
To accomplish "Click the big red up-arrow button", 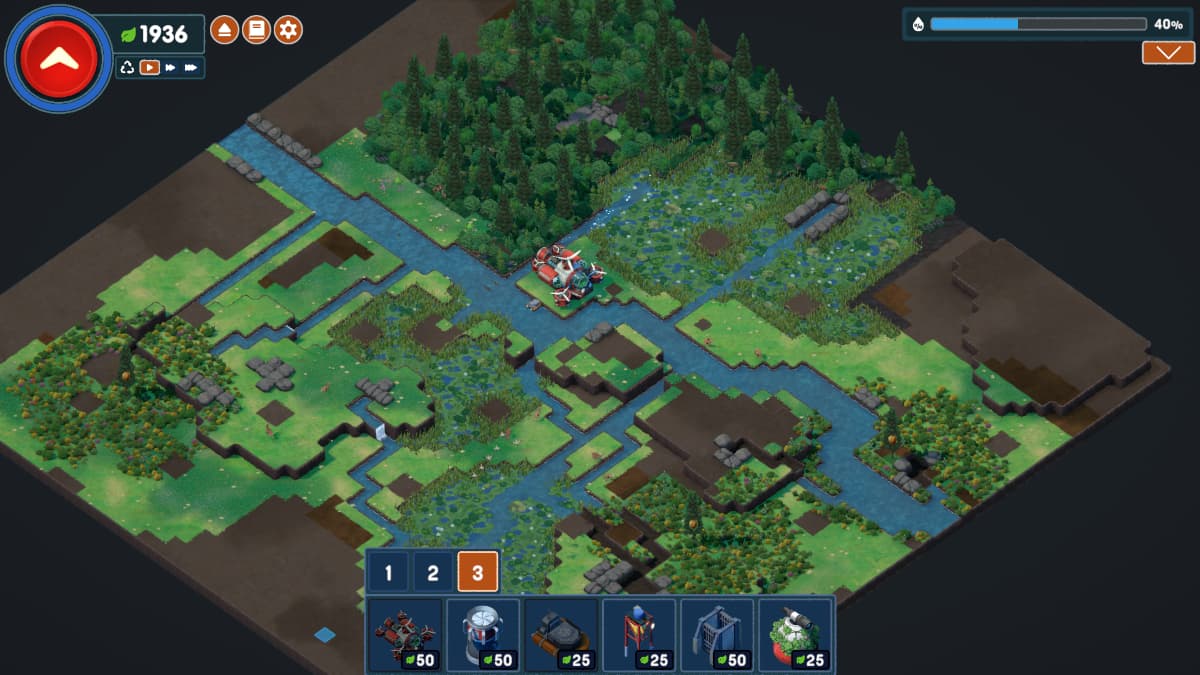I will (58, 58).
